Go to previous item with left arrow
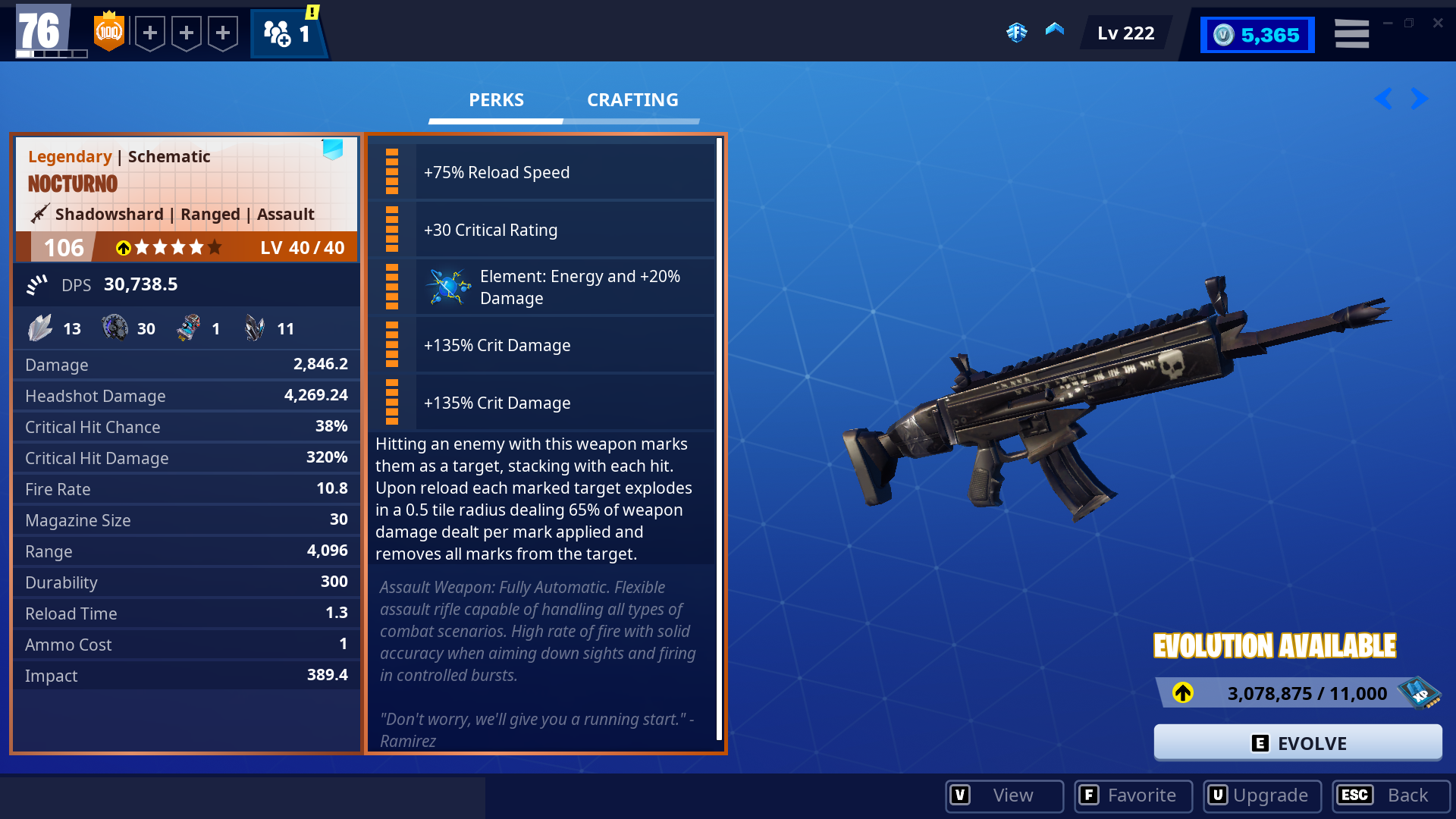 coord(1383,99)
